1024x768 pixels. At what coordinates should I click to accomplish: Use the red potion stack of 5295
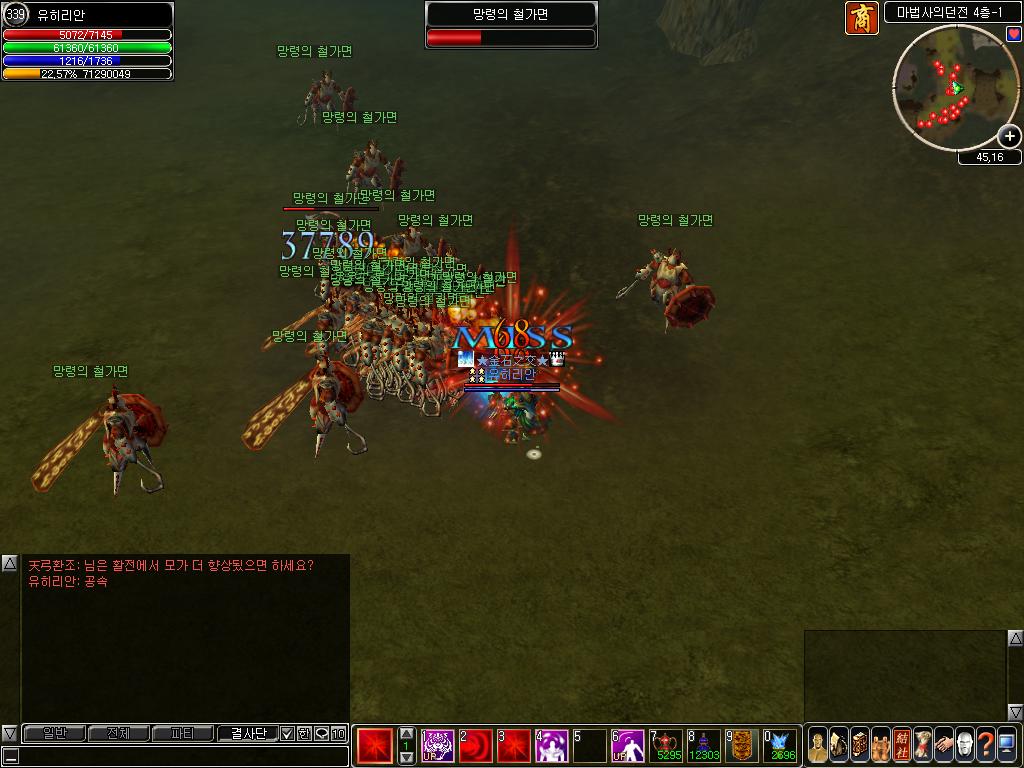(666, 746)
